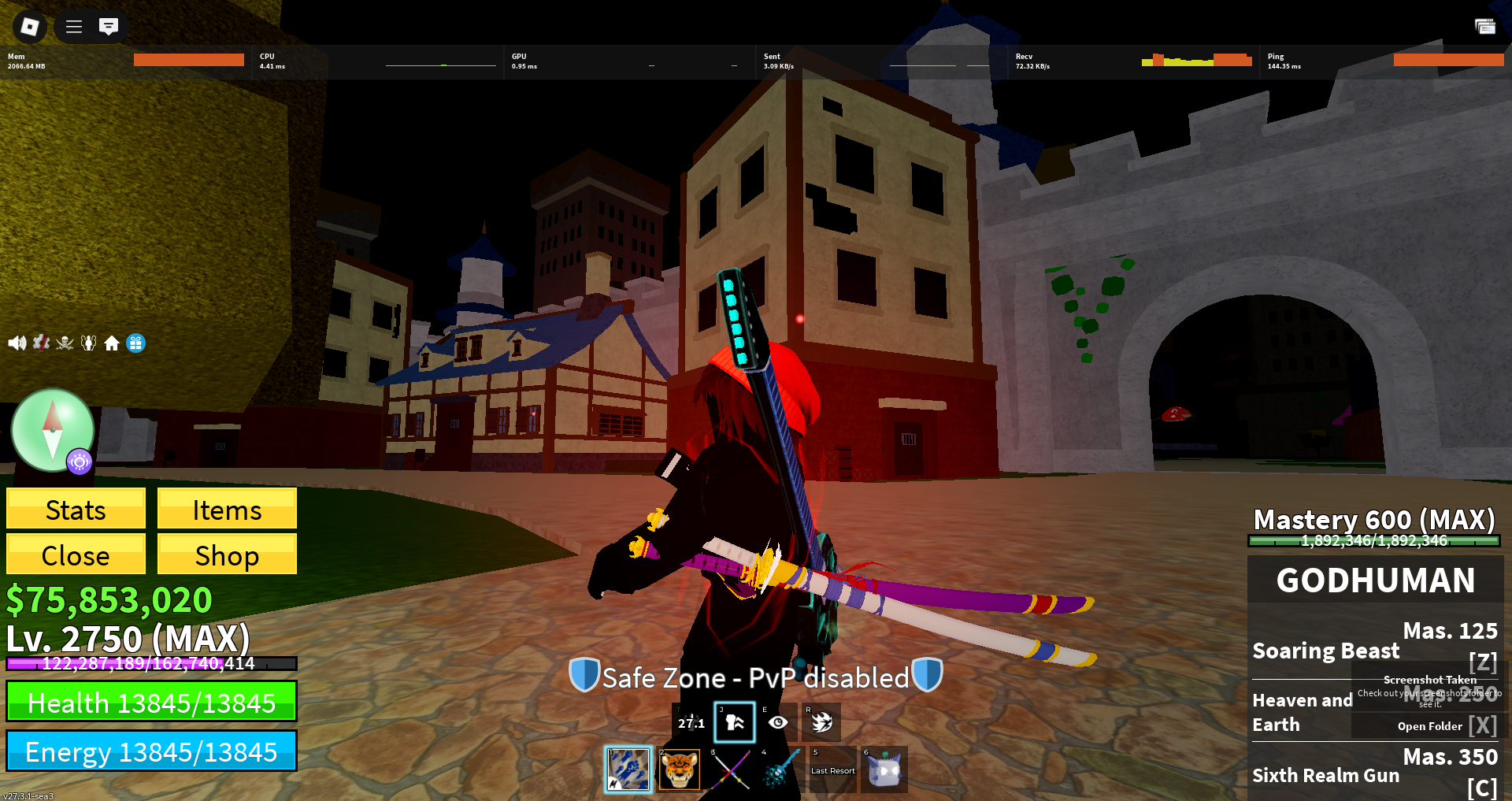Select the Godhuman fists hotbar slot

pyautogui.click(x=628, y=769)
